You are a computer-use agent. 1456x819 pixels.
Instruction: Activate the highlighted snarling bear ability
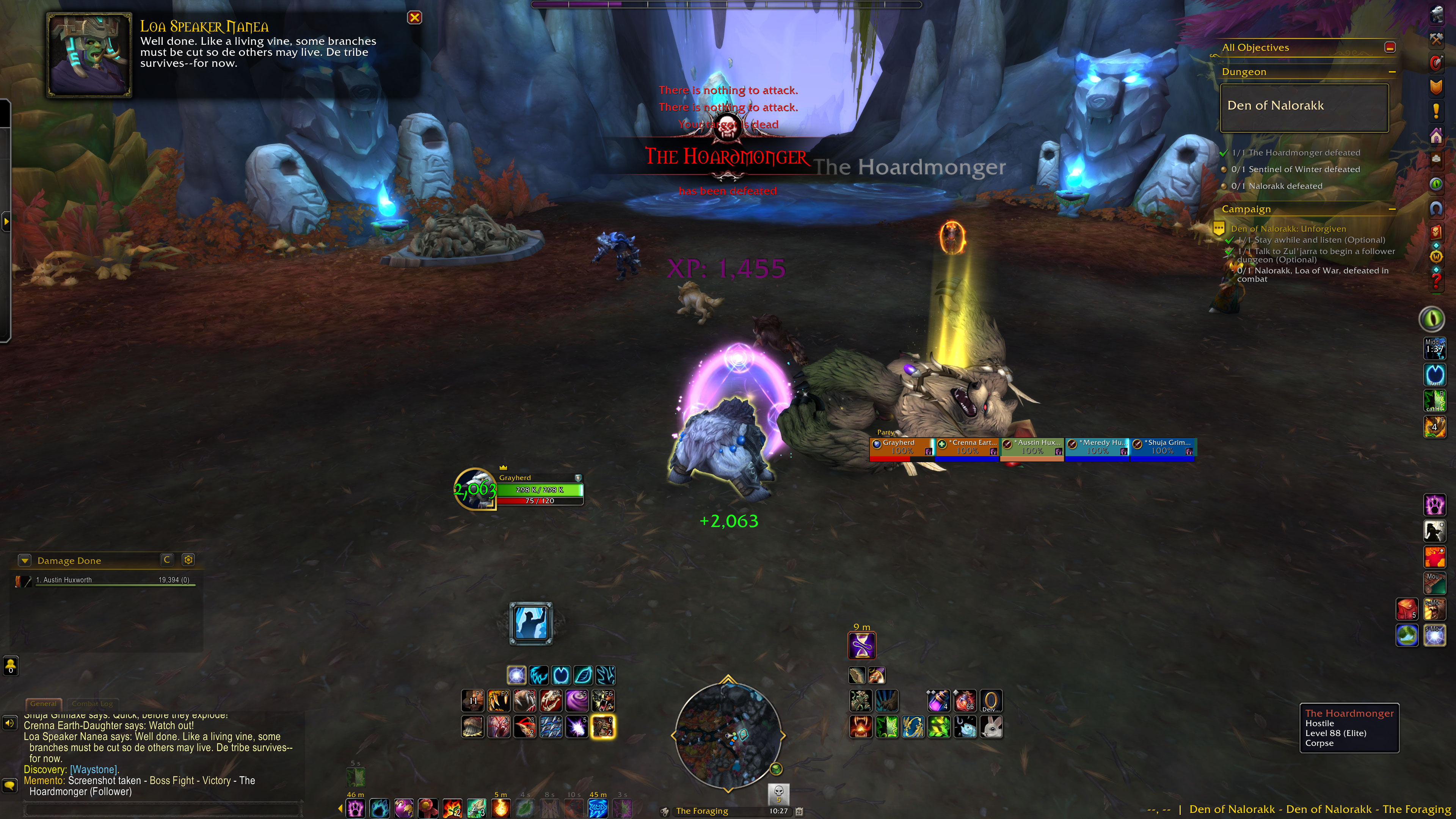[602, 727]
